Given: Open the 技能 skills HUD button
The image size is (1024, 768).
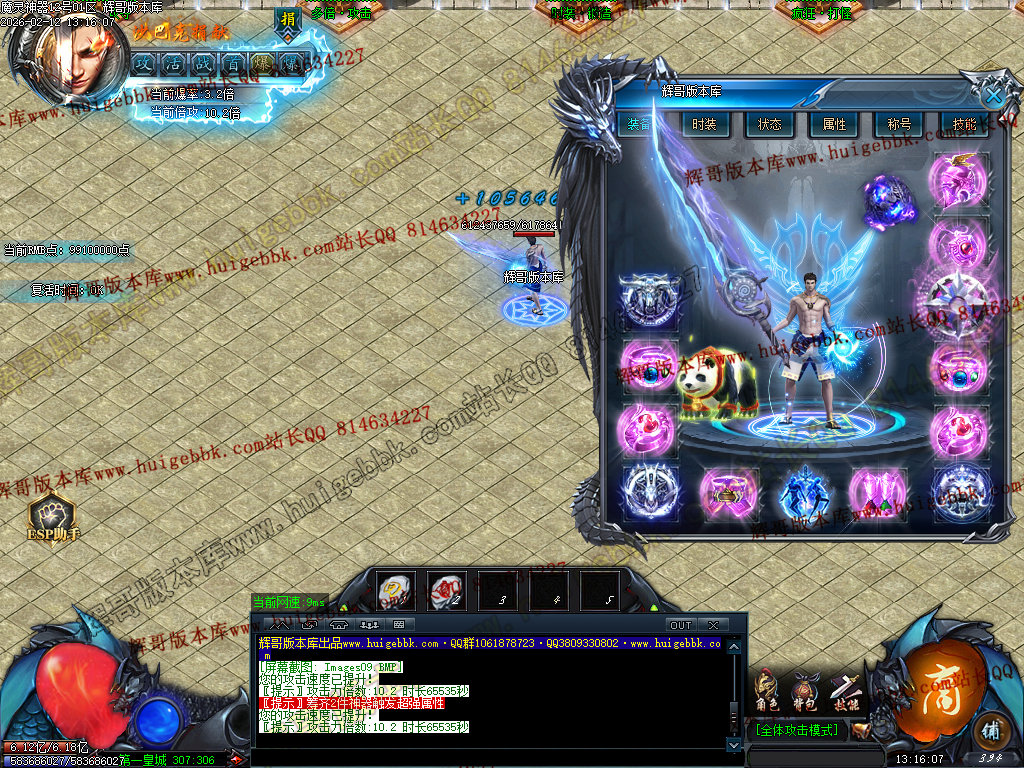Looking at the screenshot, I should coord(846,691).
